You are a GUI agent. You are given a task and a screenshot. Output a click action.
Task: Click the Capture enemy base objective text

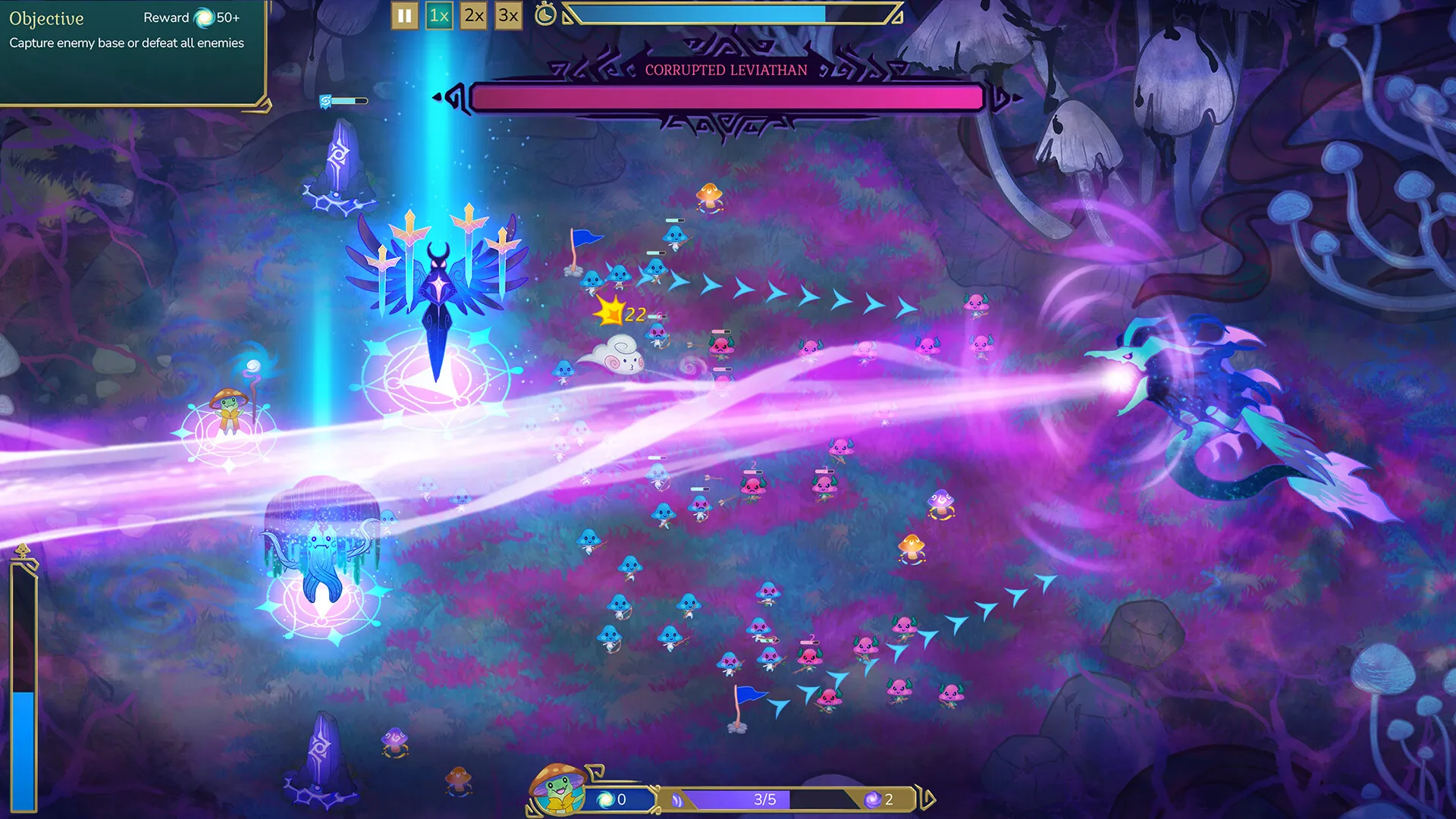point(125,44)
